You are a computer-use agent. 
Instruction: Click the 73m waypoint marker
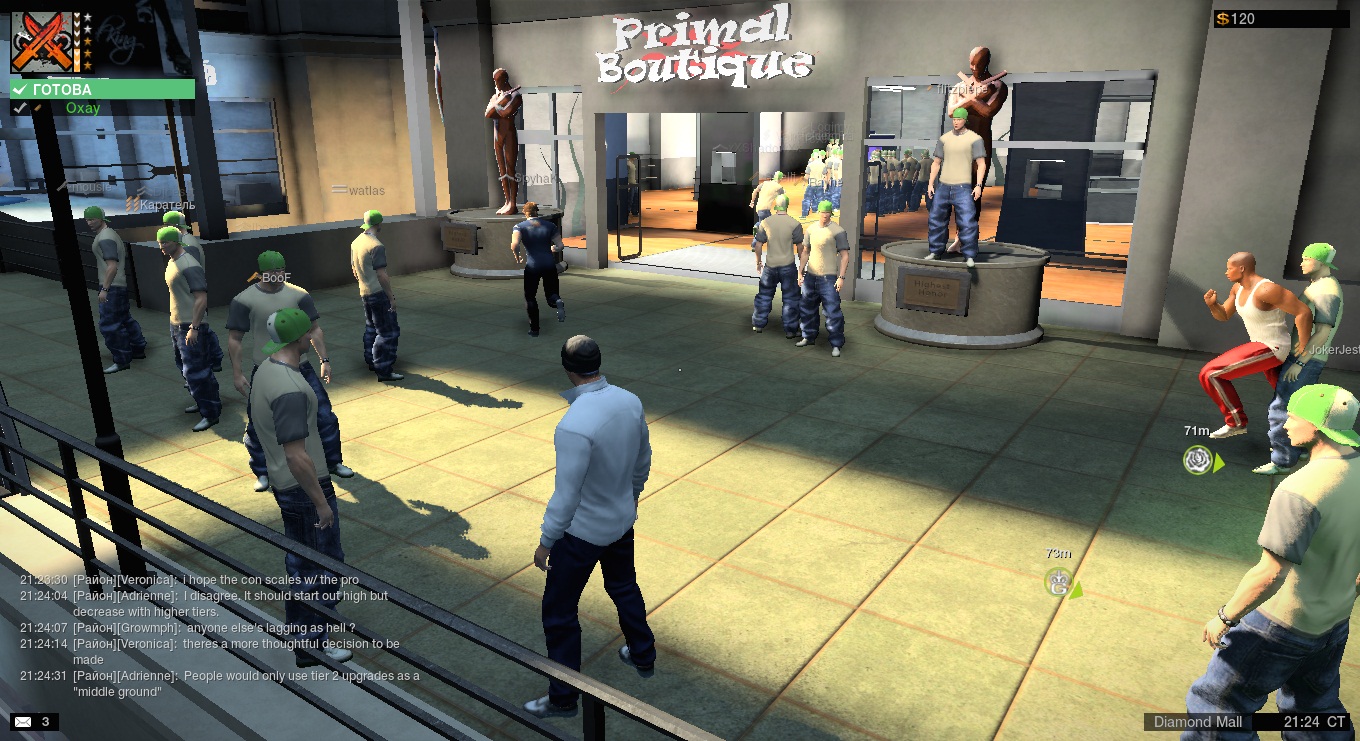pos(1059,581)
